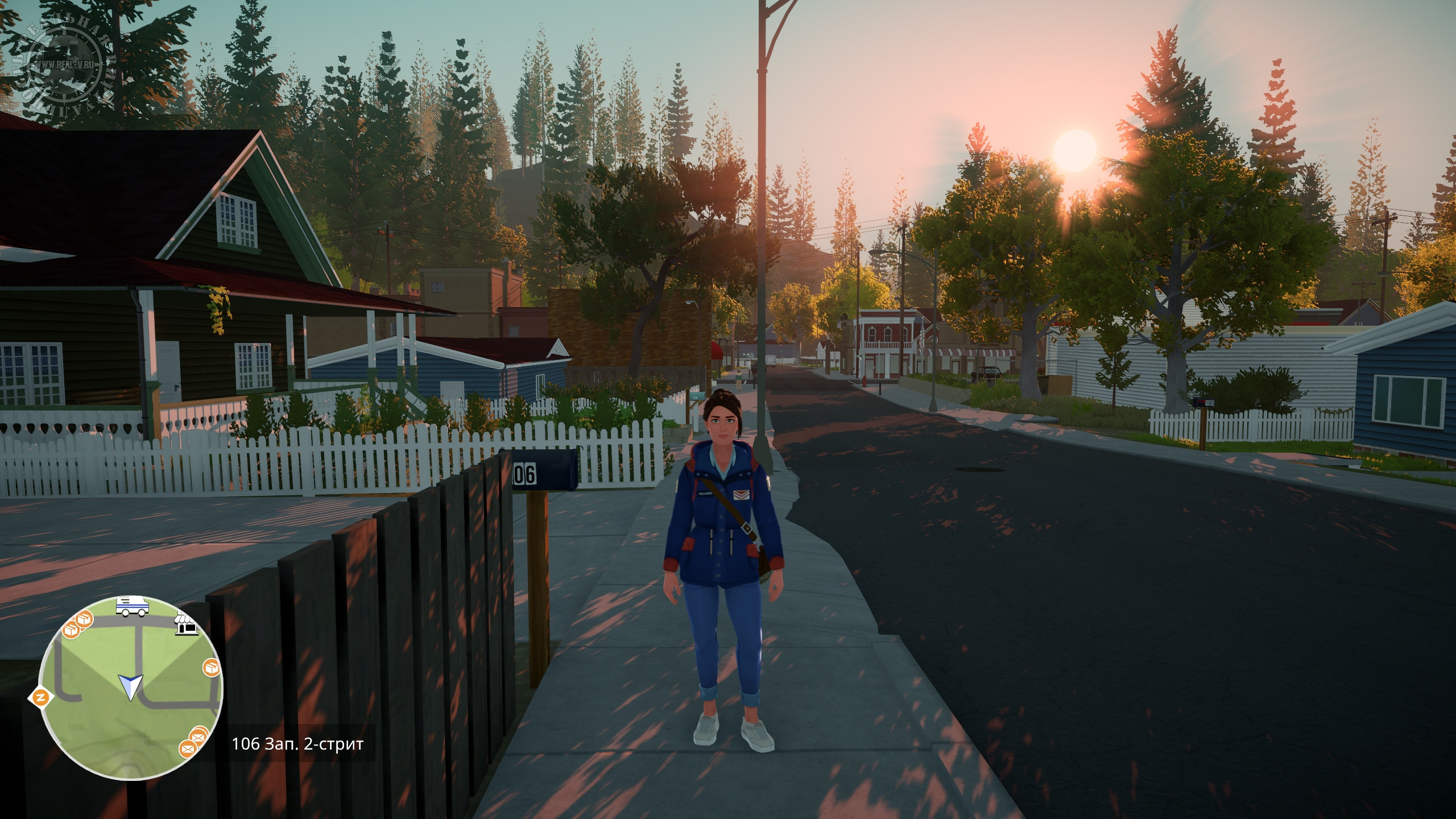Select the lone package marker beside the minimap road

pyautogui.click(x=212, y=668)
